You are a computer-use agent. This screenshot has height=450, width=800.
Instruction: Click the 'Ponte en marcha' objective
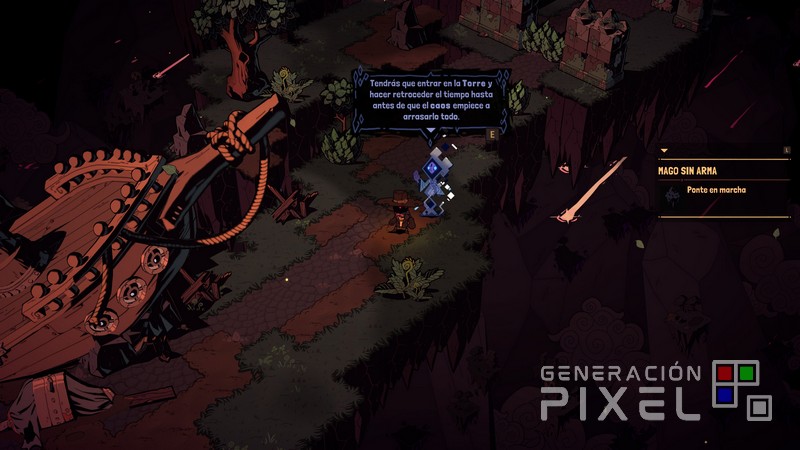click(716, 190)
